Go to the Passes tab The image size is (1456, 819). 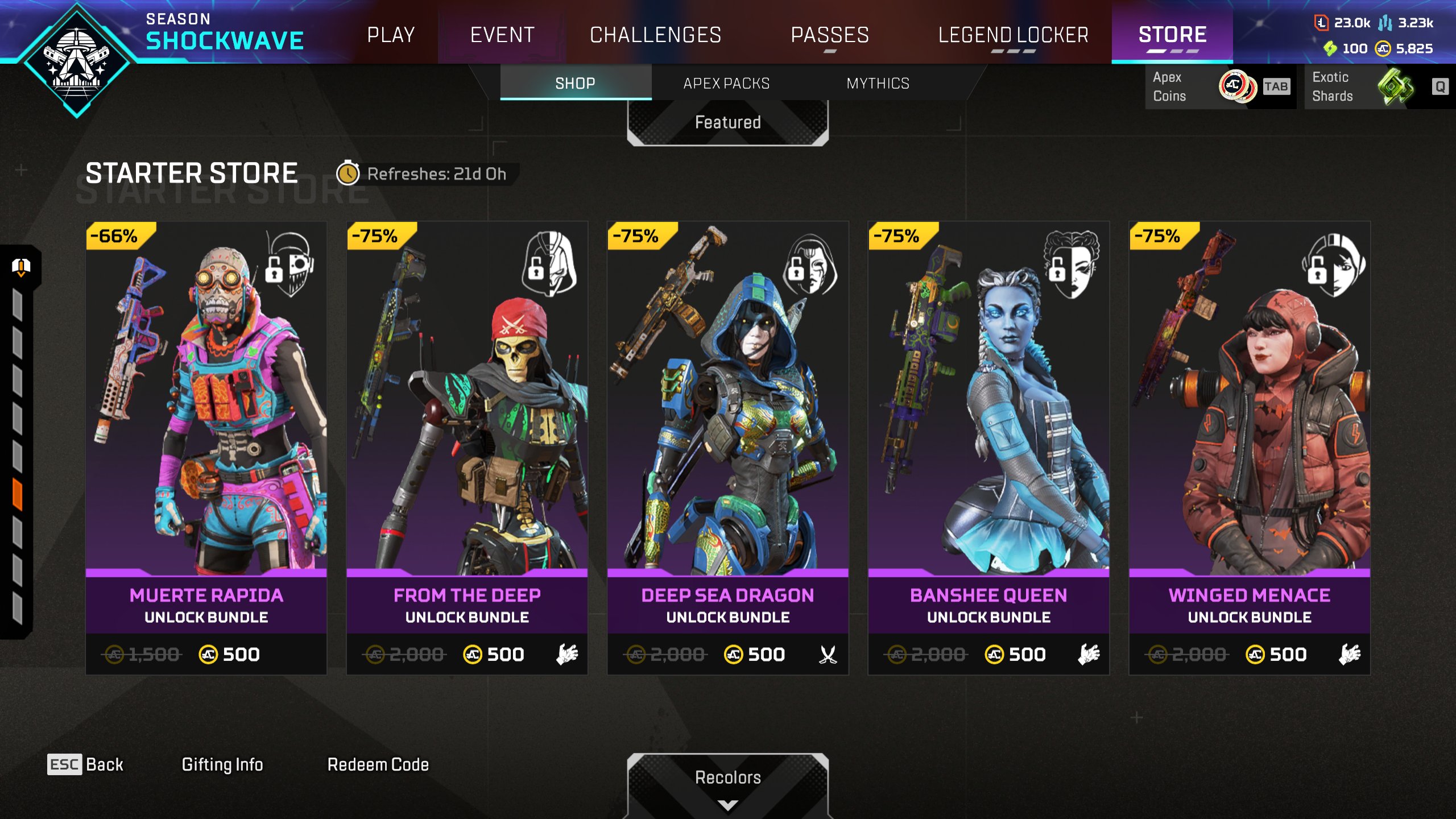pyautogui.click(x=830, y=35)
